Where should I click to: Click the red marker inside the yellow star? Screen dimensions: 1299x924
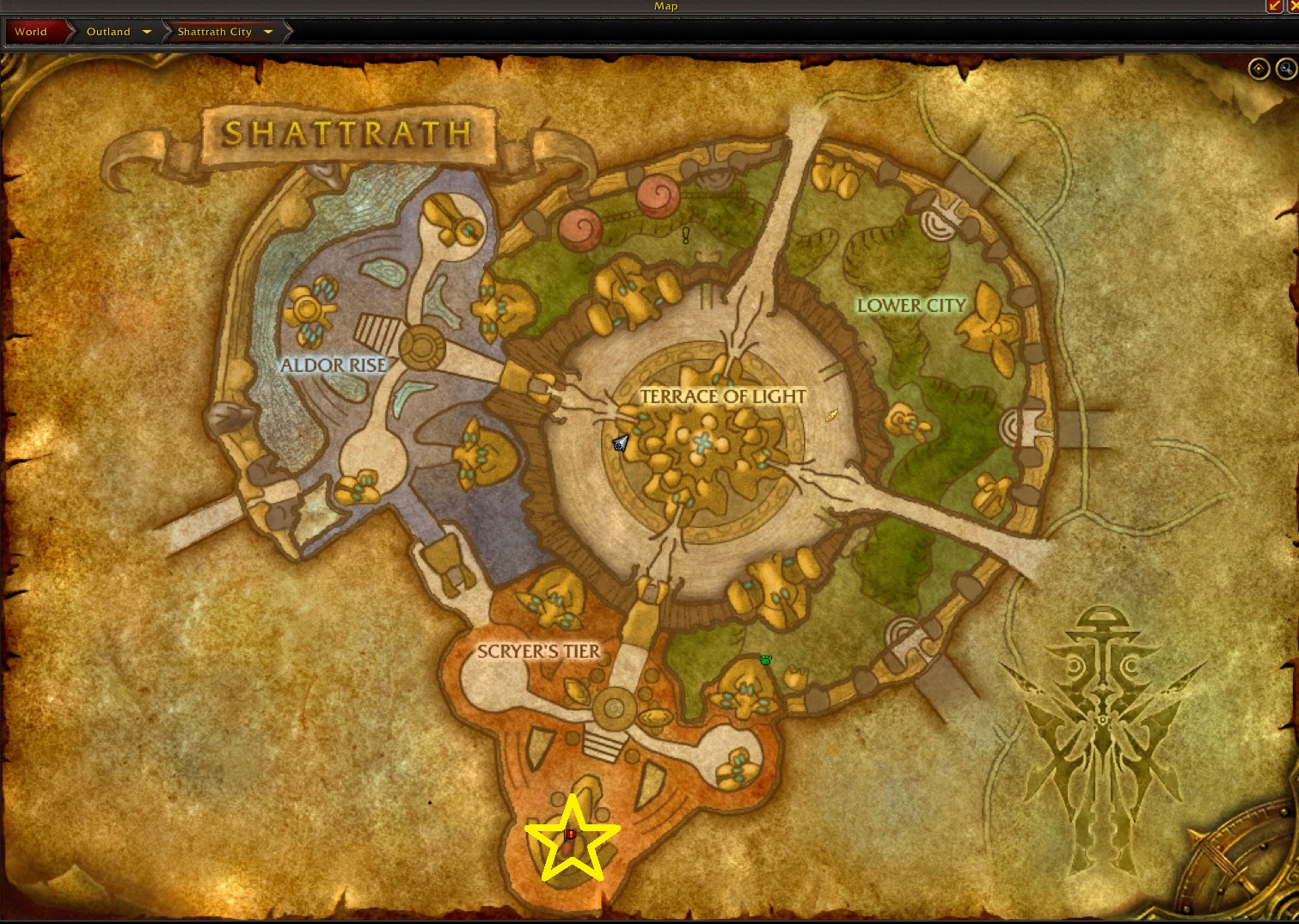[x=570, y=835]
